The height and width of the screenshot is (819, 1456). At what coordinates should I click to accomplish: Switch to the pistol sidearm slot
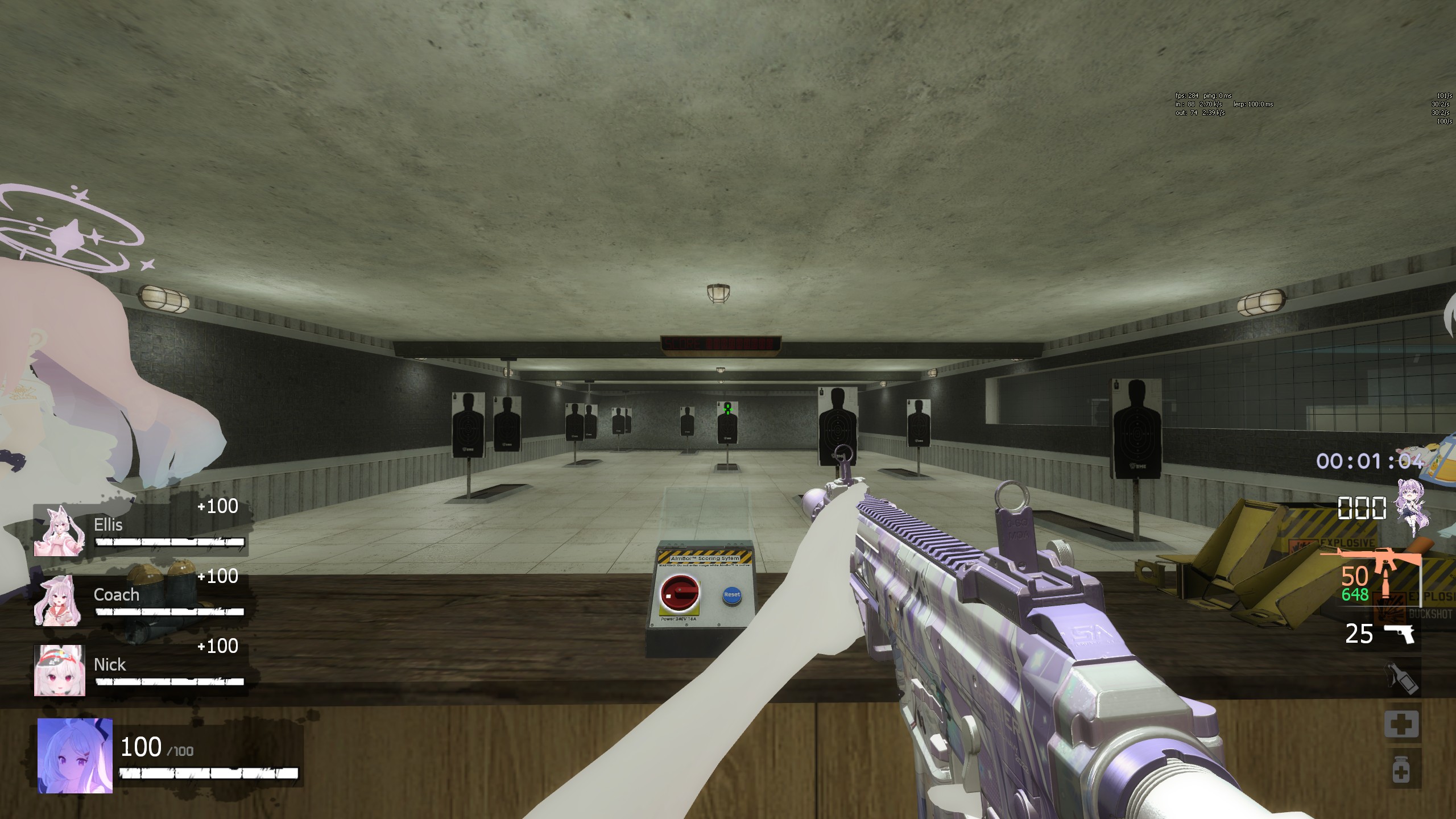[1399, 633]
